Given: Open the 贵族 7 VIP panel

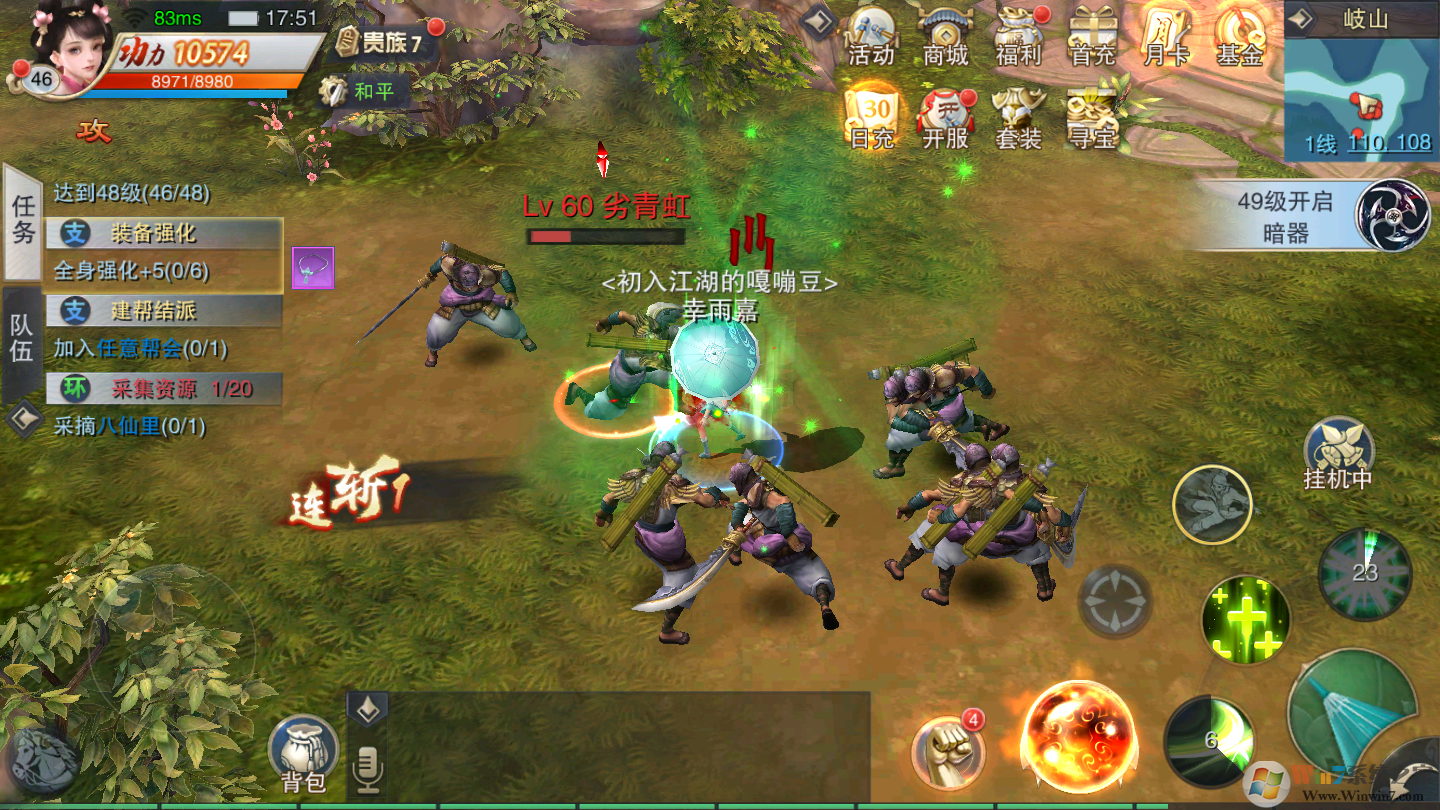Looking at the screenshot, I should pyautogui.click(x=380, y=42).
